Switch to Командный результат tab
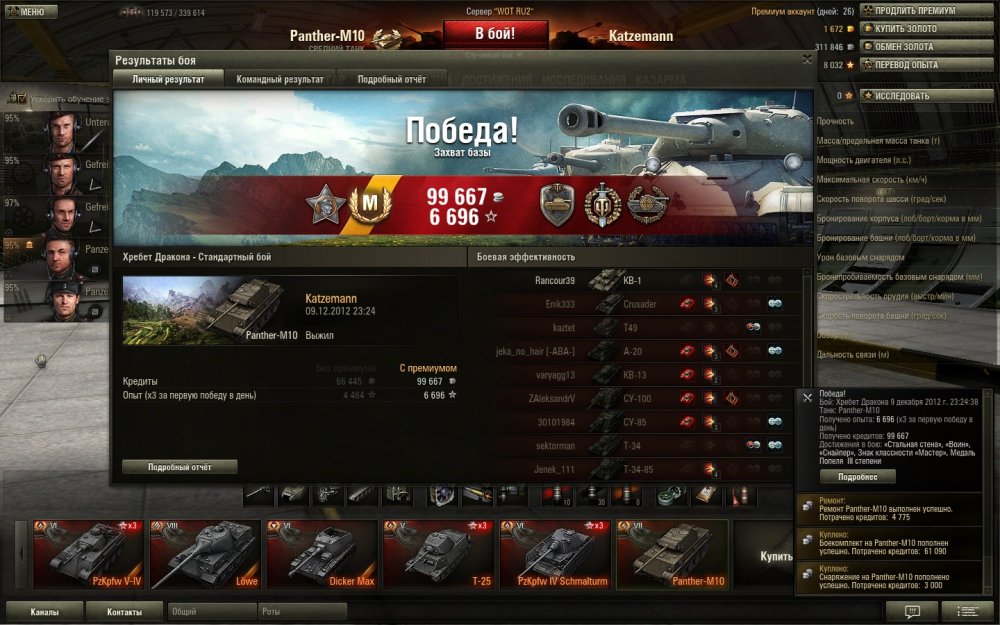The image size is (1000, 625). pyautogui.click(x=279, y=79)
